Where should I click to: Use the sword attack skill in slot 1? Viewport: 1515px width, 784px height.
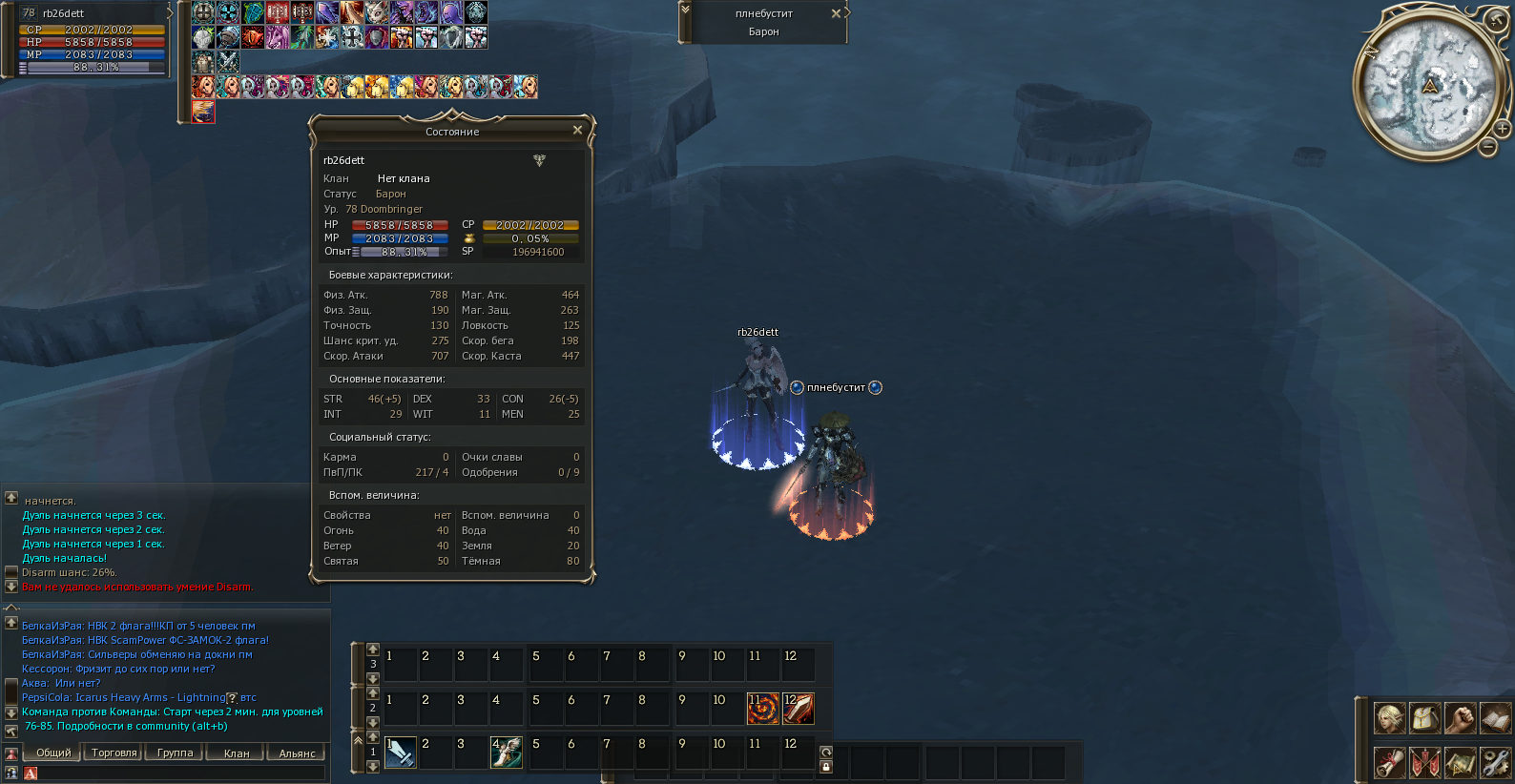400,752
